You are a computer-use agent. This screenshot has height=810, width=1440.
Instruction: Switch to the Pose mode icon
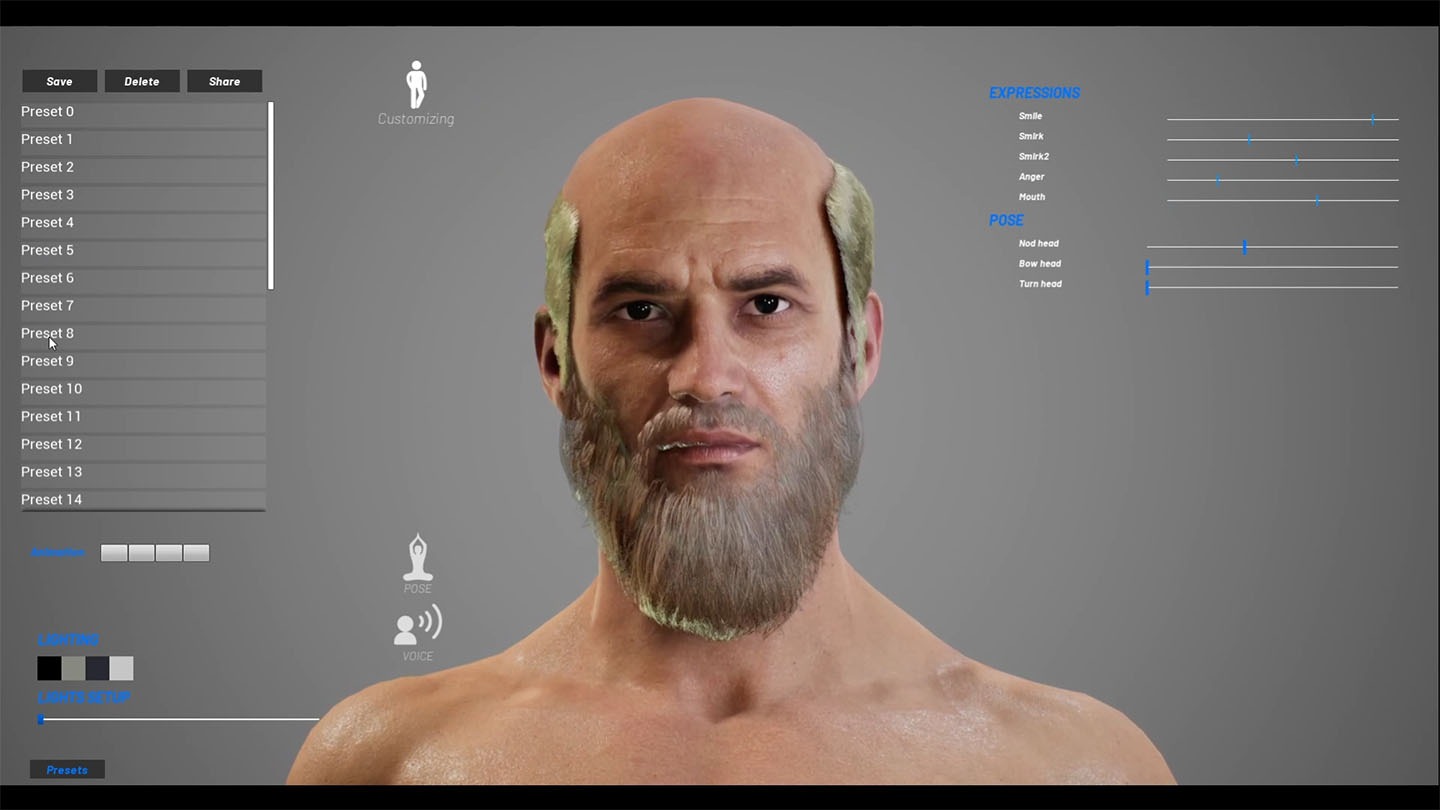click(x=417, y=559)
